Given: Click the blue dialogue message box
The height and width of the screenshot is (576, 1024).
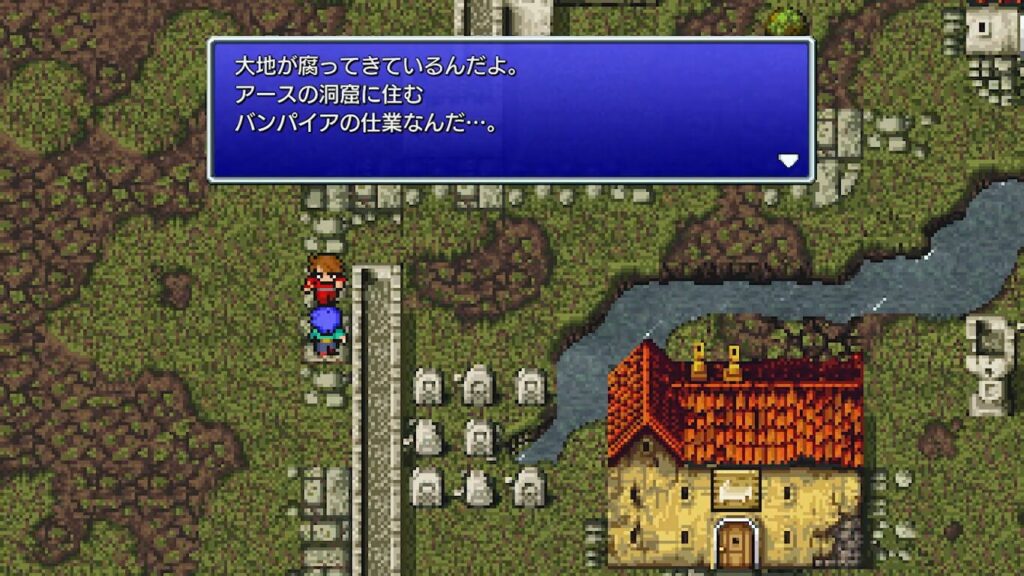Looking at the screenshot, I should [x=510, y=110].
